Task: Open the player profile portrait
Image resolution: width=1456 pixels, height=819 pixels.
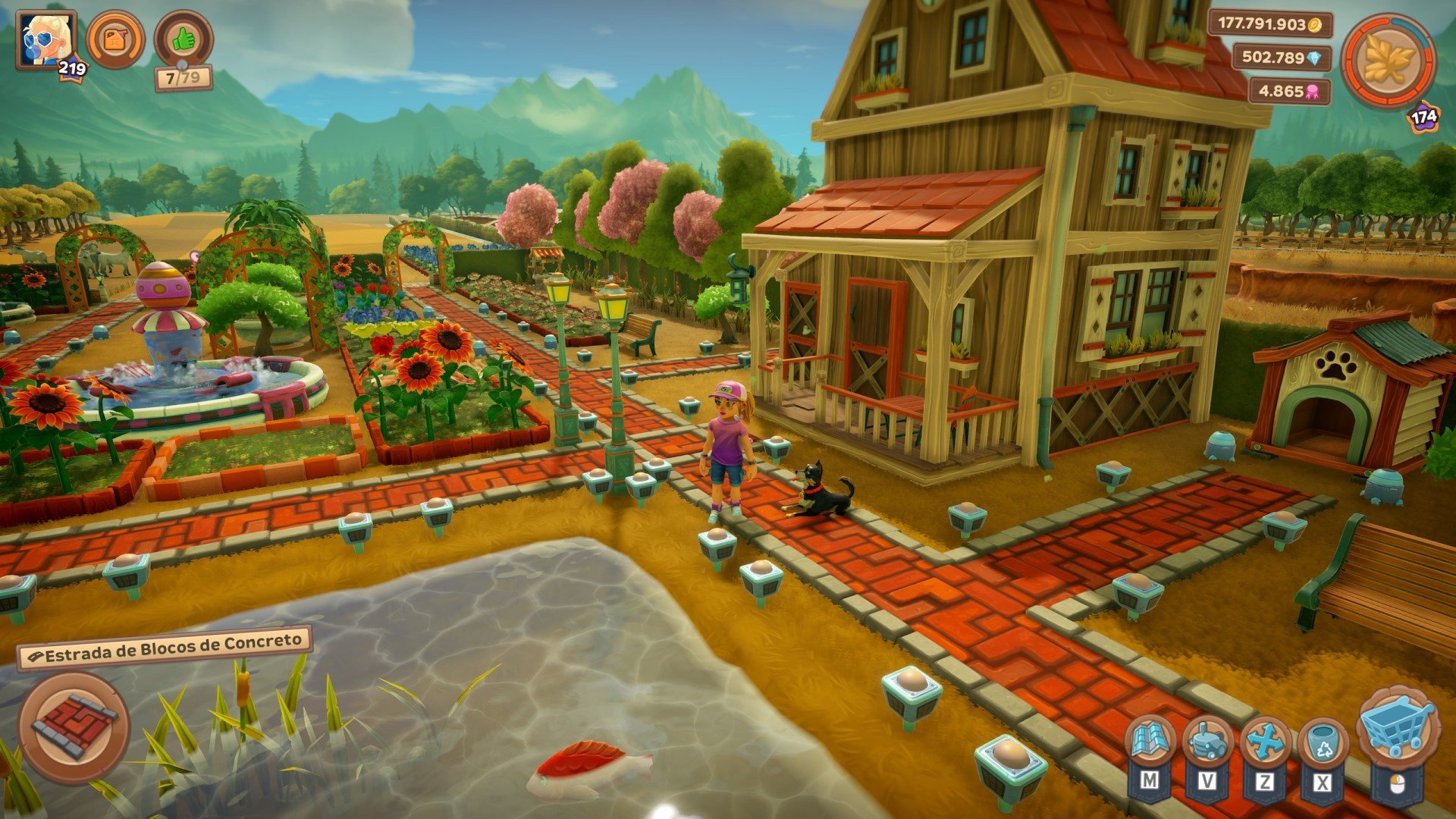Action: pyautogui.click(x=45, y=39)
